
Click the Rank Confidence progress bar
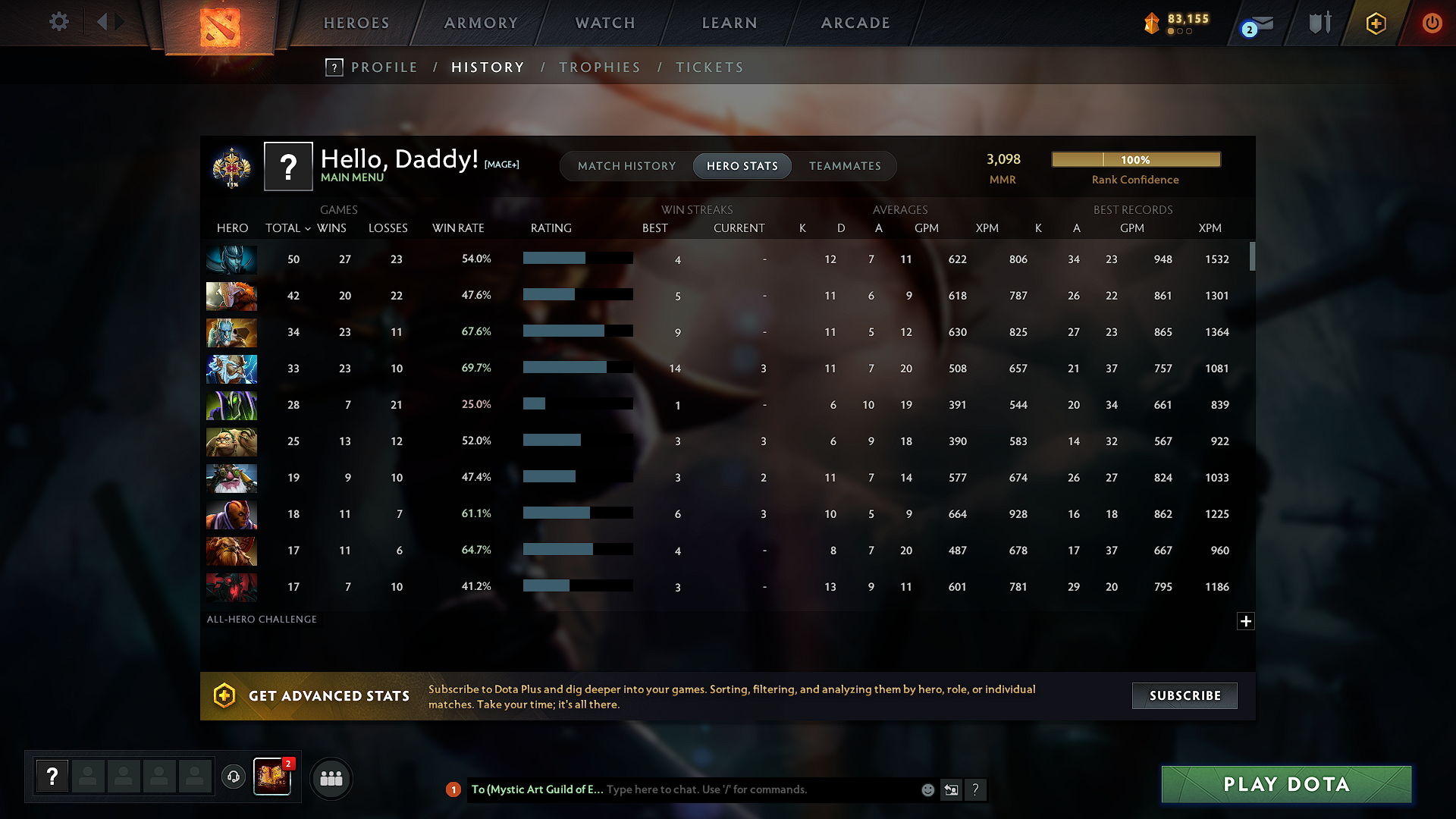[x=1135, y=159]
